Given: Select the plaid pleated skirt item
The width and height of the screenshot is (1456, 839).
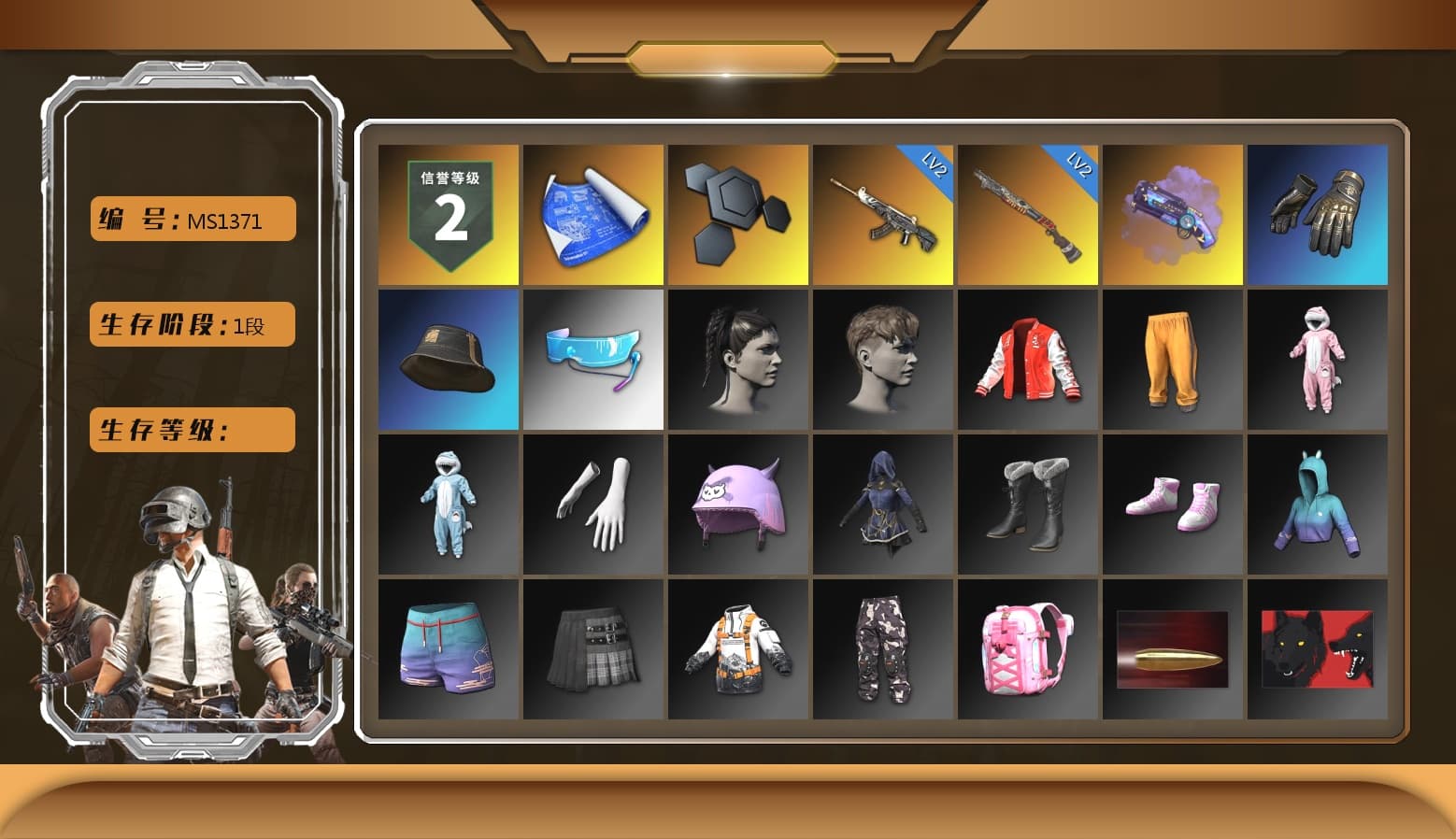Looking at the screenshot, I should [x=592, y=649].
